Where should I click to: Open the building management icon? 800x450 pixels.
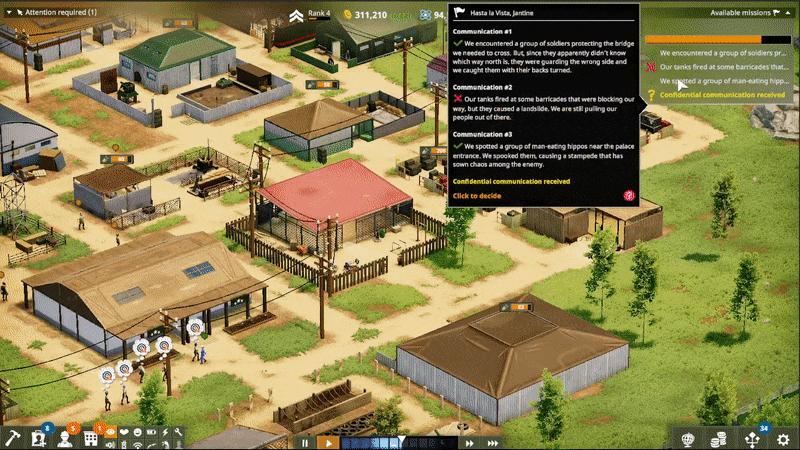90,438
